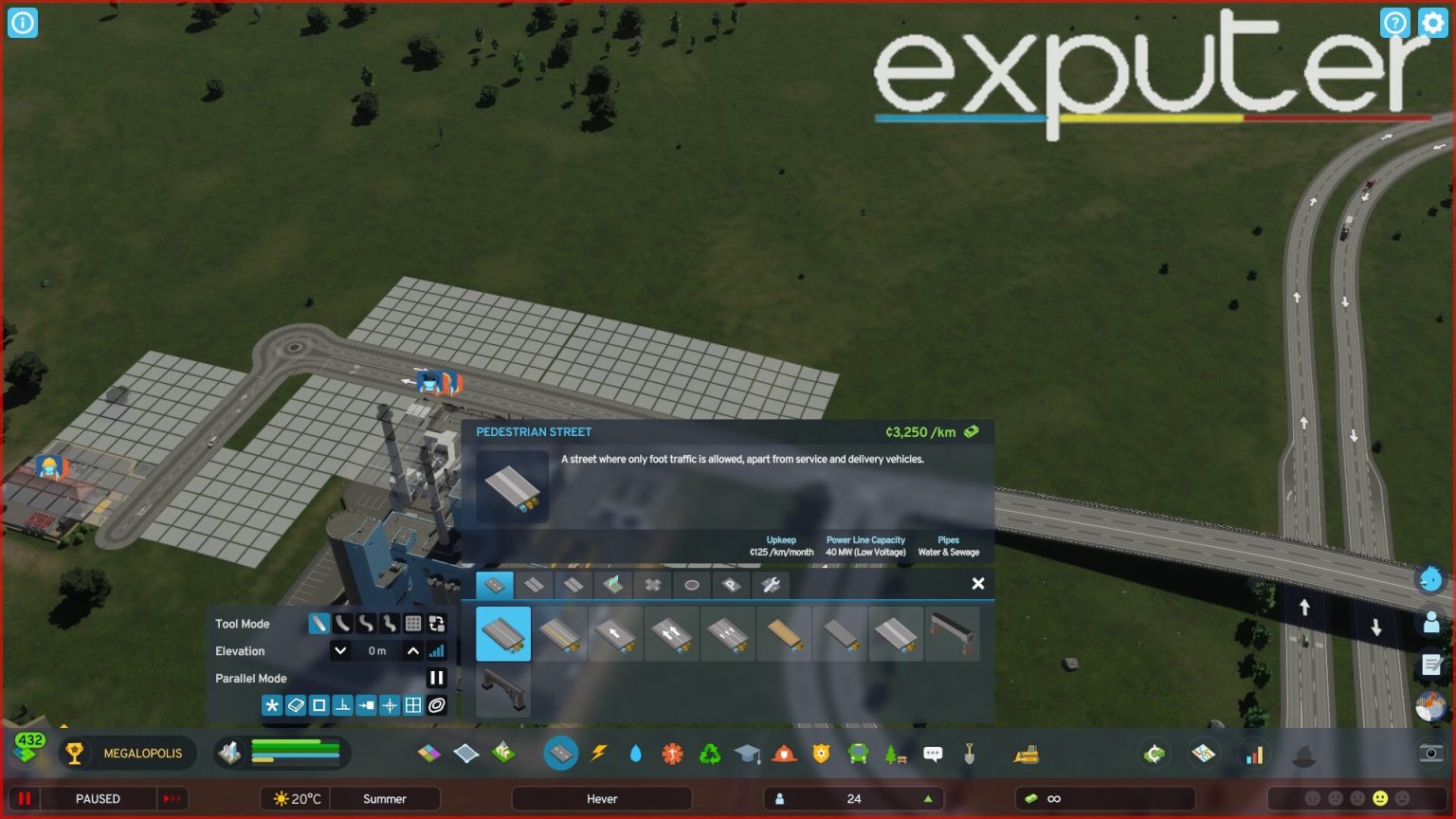Open the Healthcare & Deathcare services menu

pos(673,754)
